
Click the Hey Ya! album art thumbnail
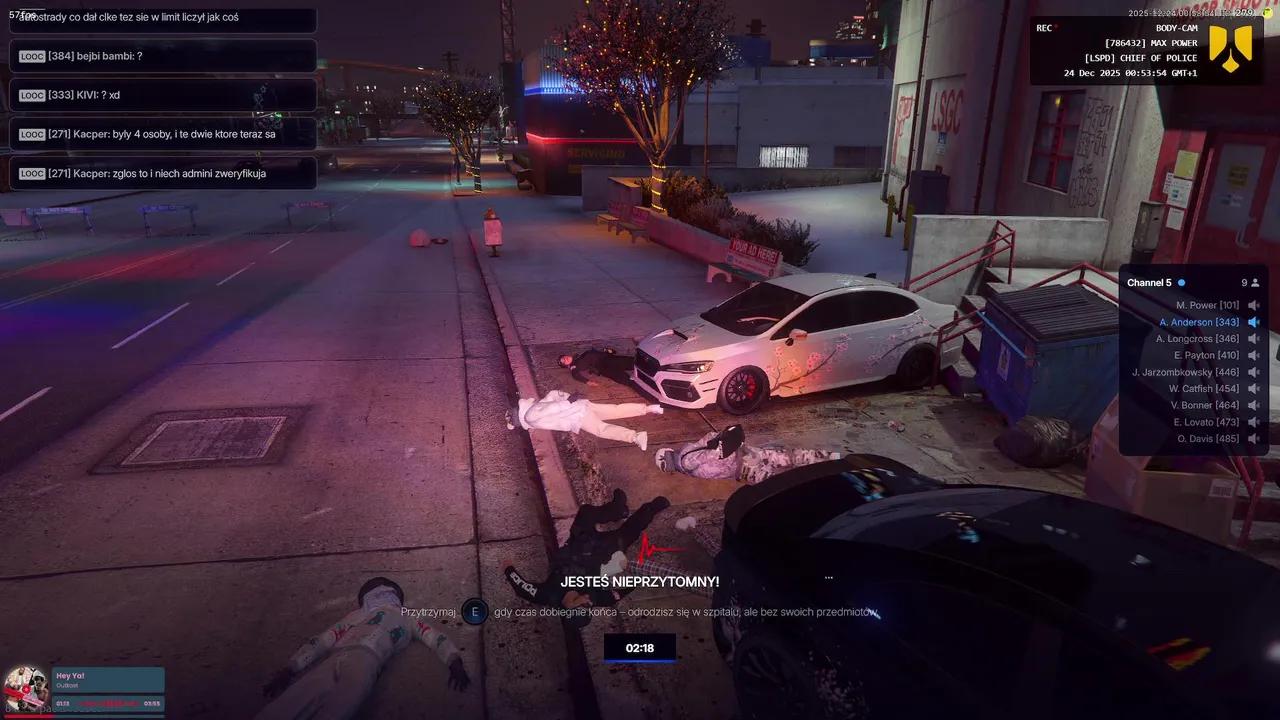click(26, 689)
